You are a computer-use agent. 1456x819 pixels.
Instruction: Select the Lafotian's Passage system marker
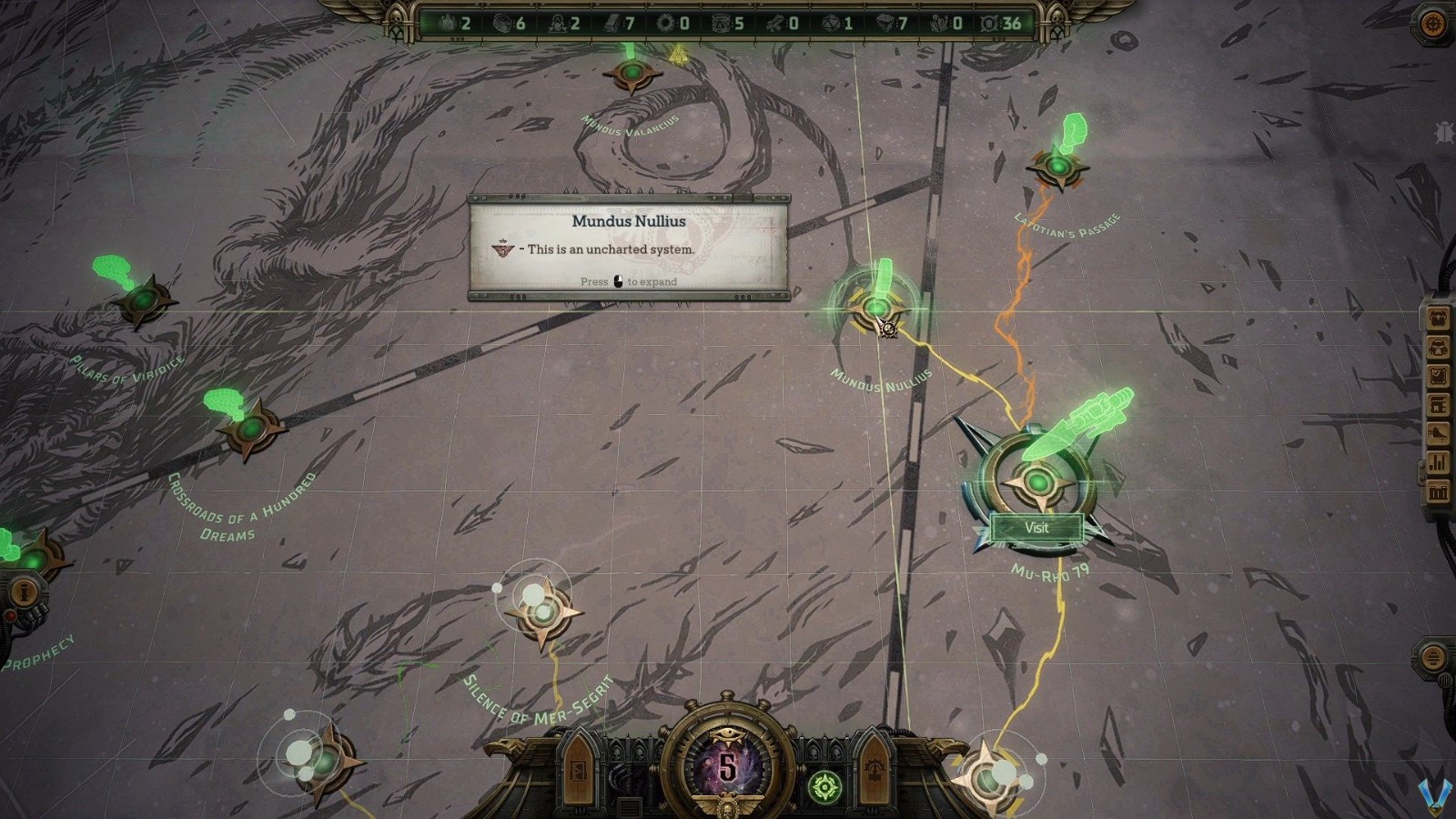point(1058,167)
